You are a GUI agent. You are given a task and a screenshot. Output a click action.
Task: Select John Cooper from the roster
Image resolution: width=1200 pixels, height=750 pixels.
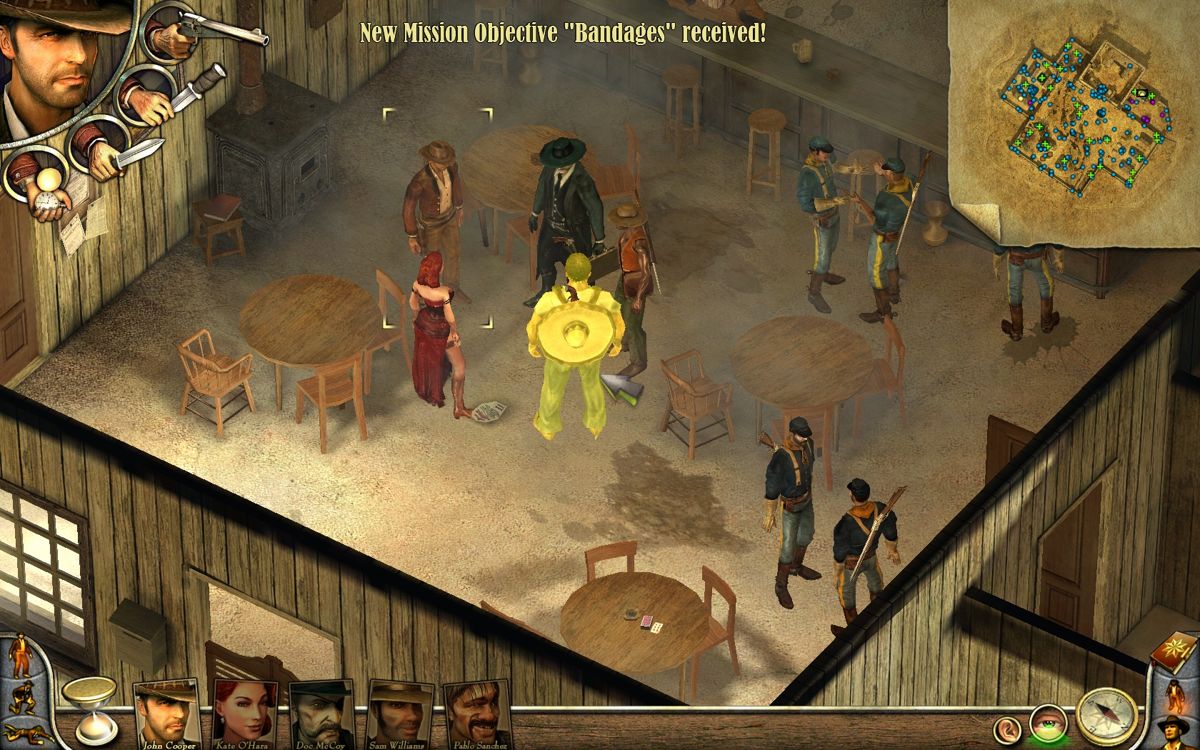[167, 714]
